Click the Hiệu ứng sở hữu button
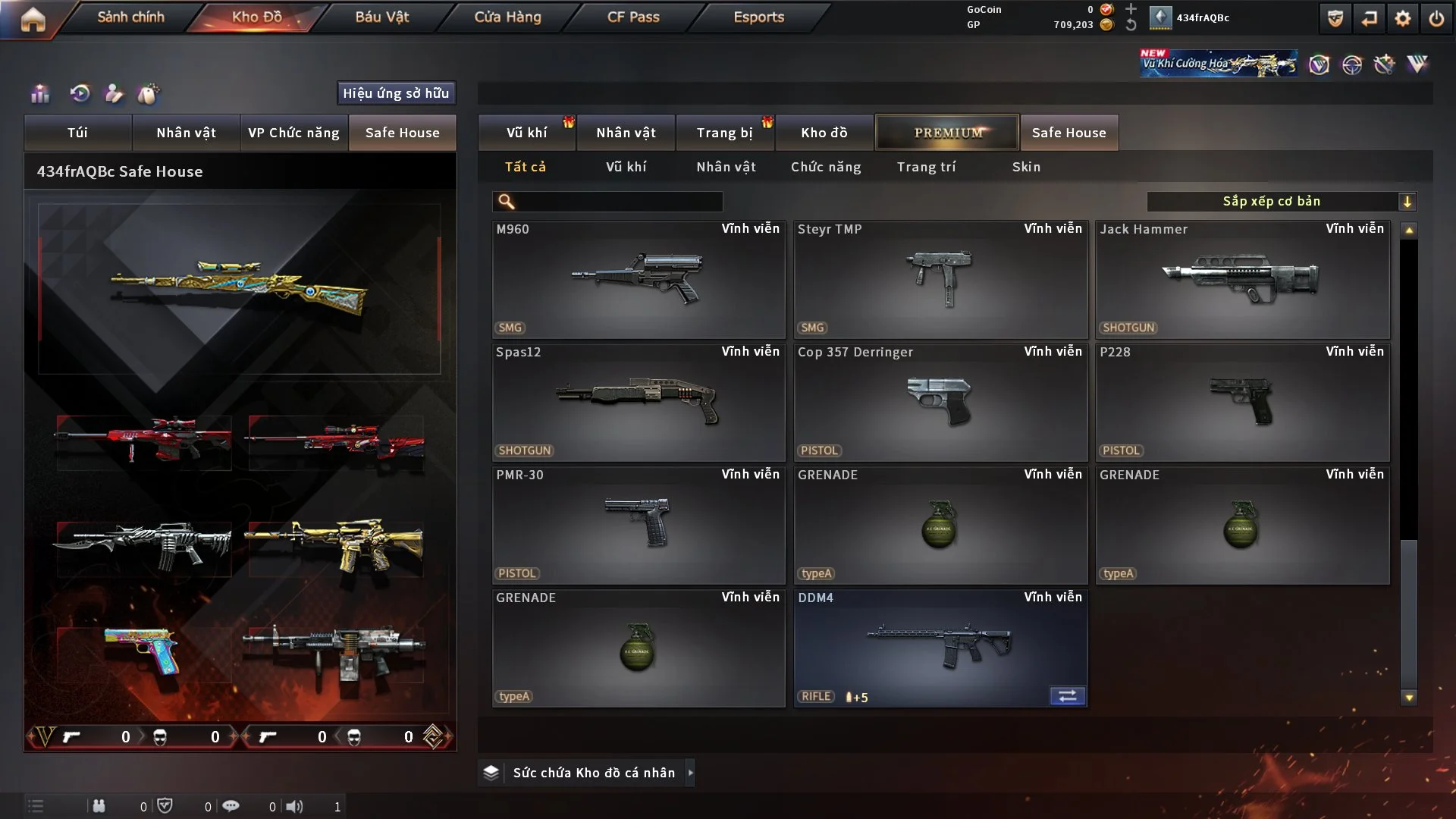This screenshot has height=819, width=1456. 396,93
